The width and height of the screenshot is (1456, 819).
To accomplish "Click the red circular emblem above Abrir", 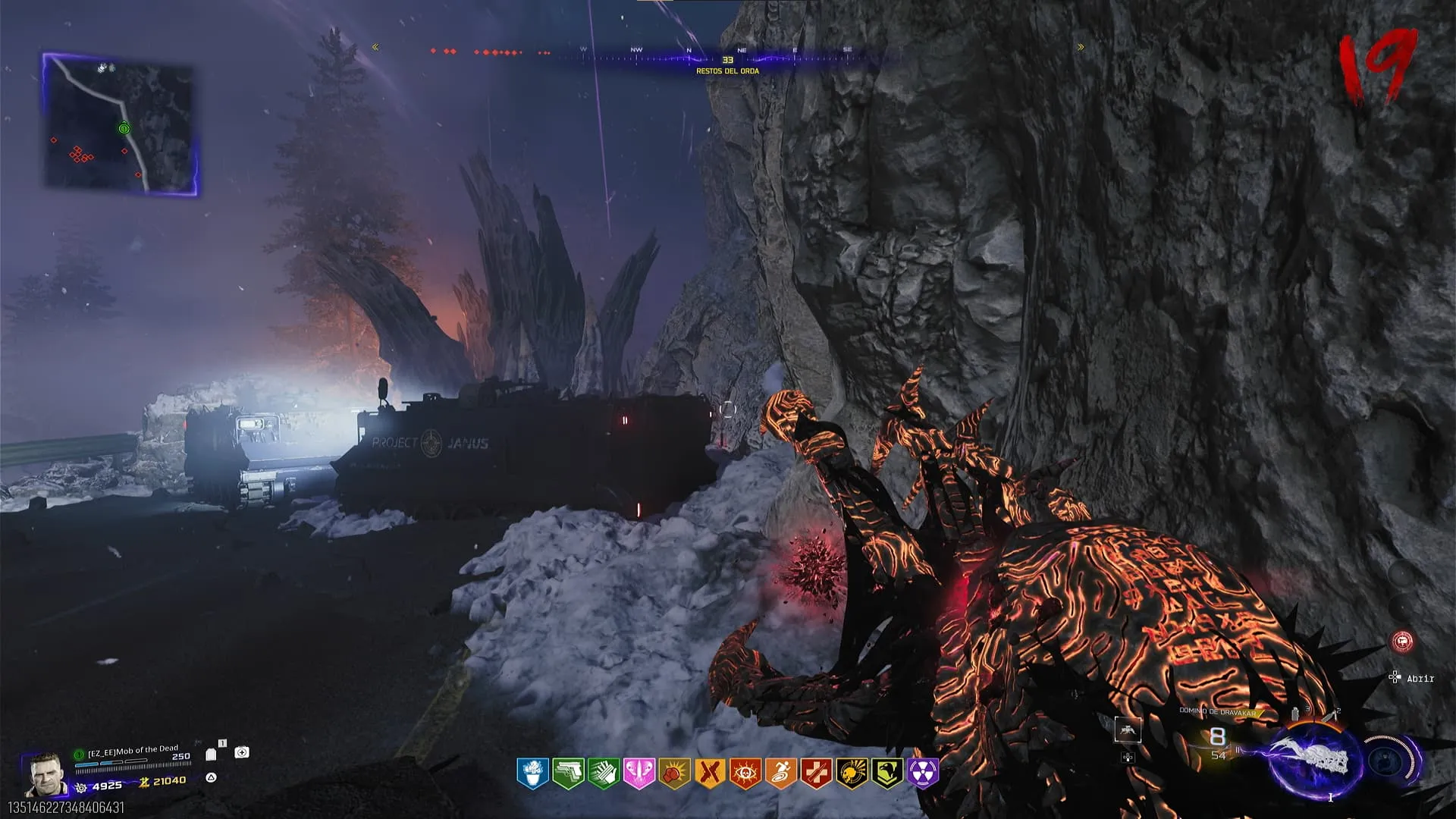I will click(1403, 642).
